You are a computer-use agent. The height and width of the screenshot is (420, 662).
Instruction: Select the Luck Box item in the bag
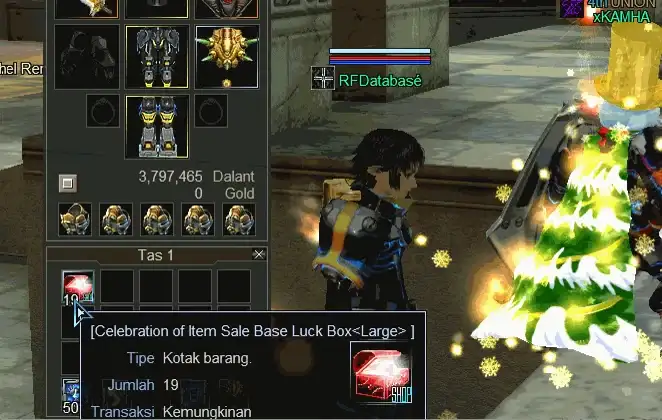77,286
